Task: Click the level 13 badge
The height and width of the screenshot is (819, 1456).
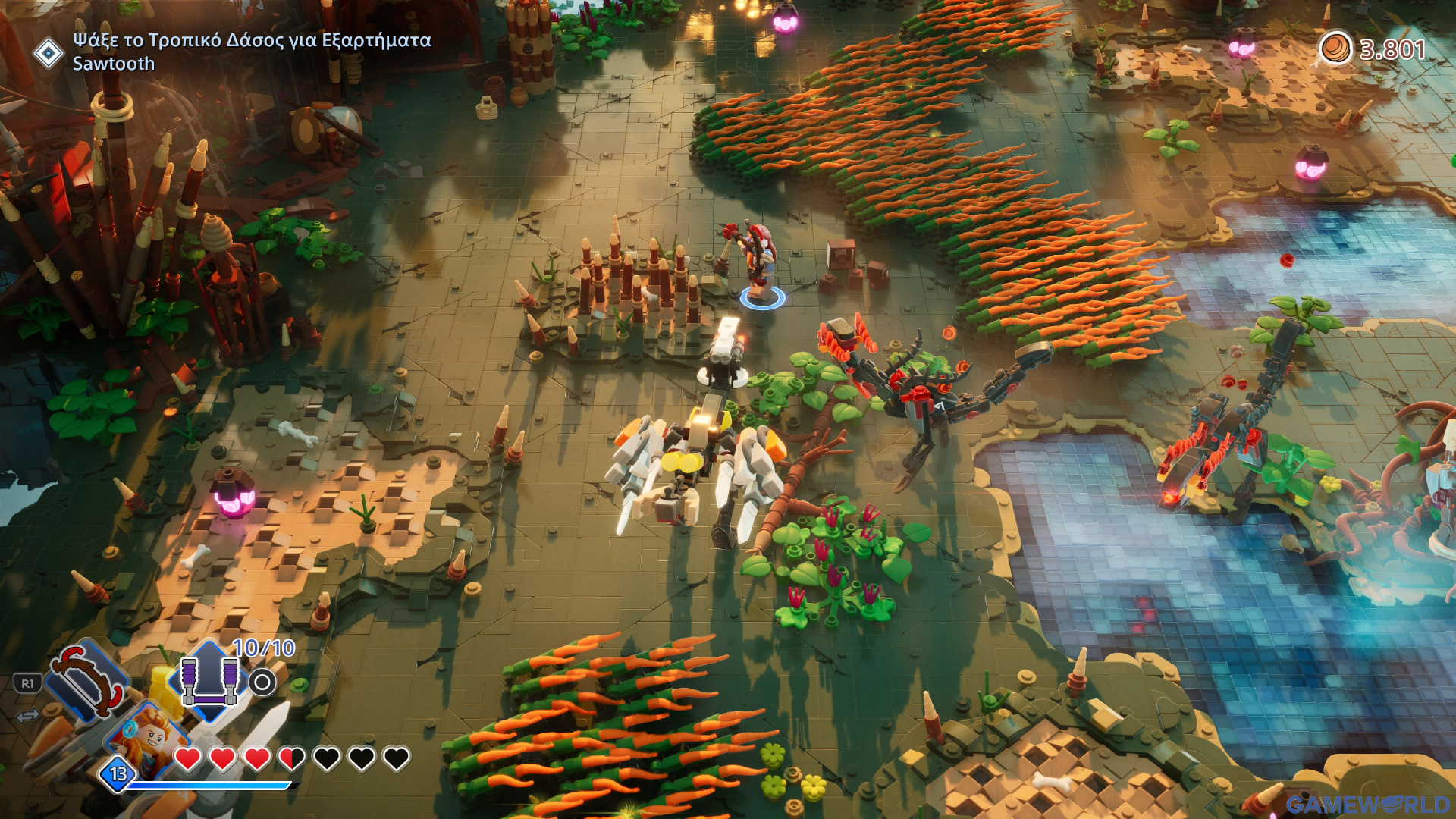Action: (118, 773)
